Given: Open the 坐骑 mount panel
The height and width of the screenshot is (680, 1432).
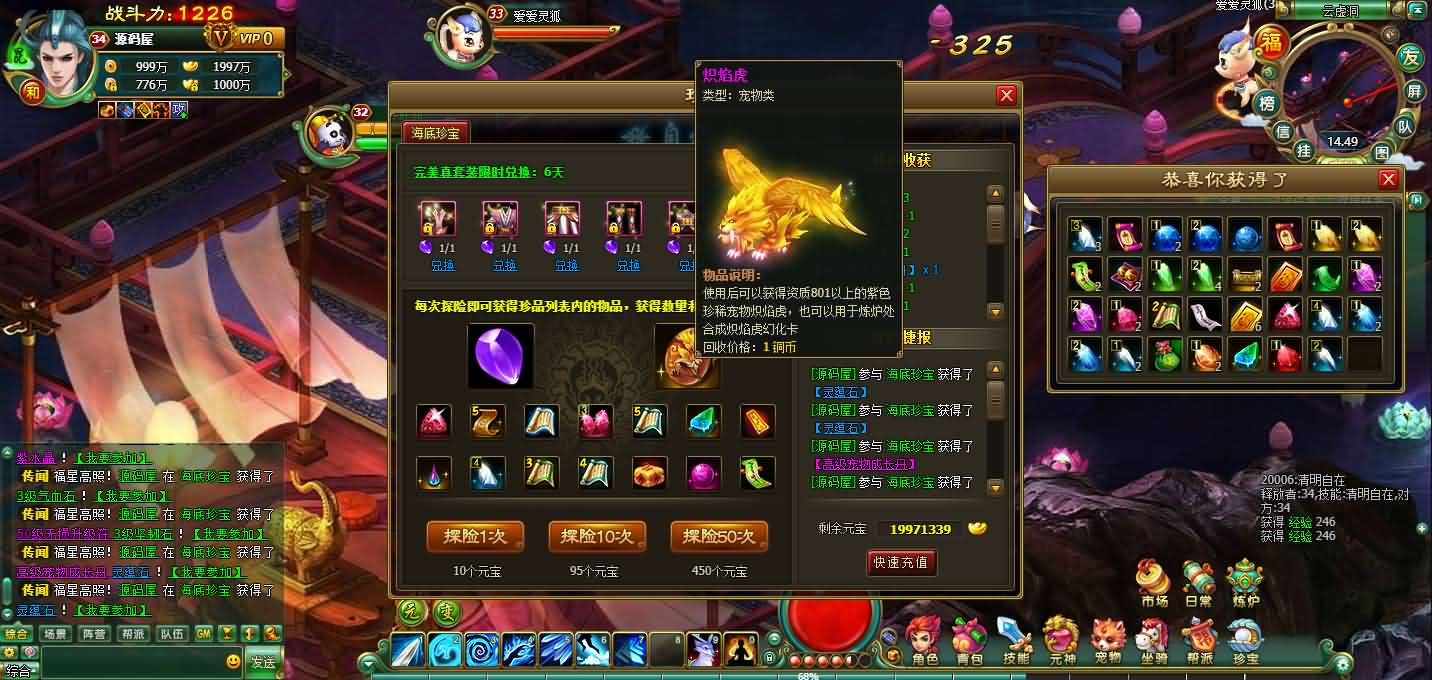Looking at the screenshot, I should point(1153,640).
